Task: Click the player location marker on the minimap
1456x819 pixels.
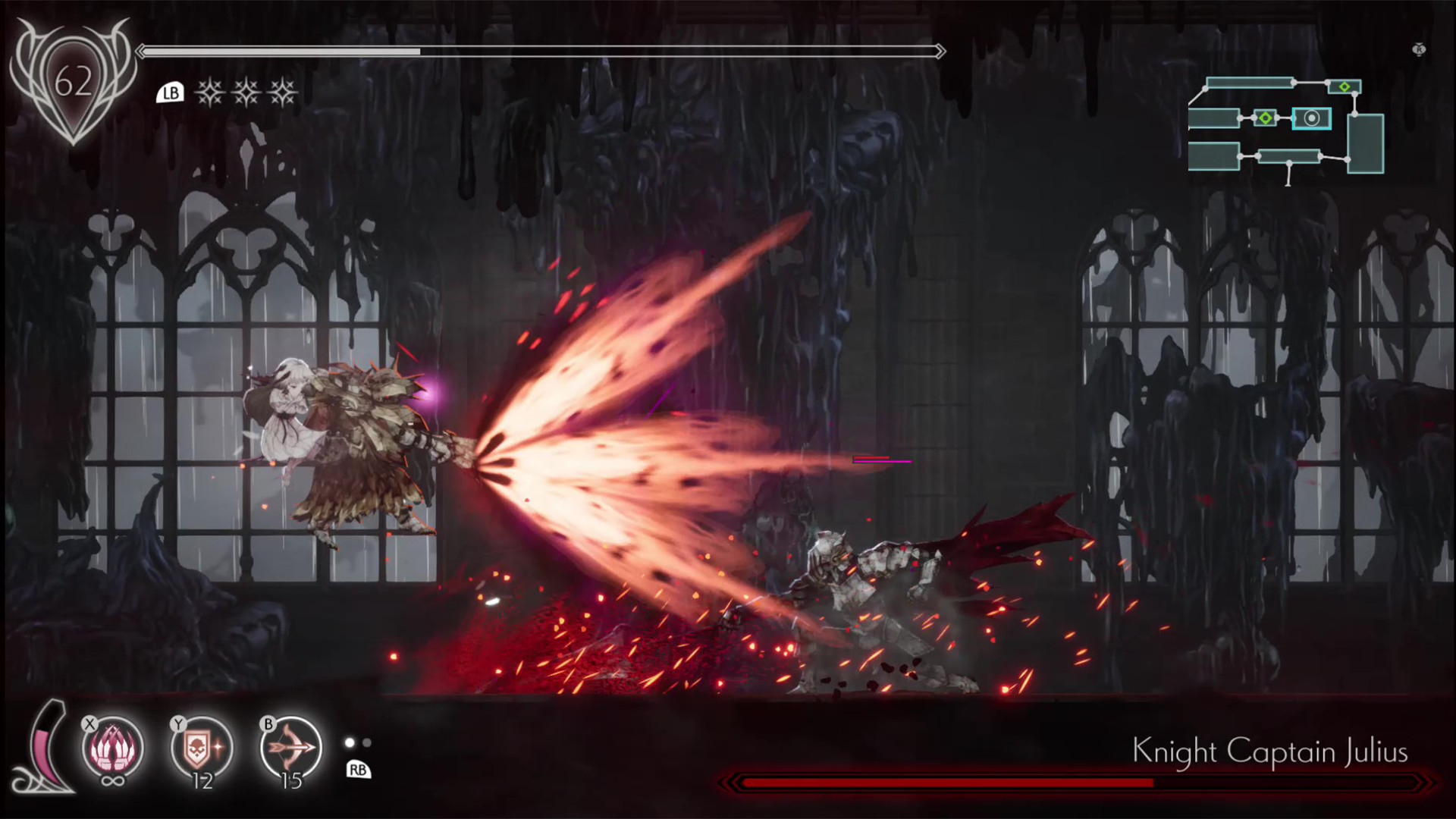Action: click(1311, 119)
